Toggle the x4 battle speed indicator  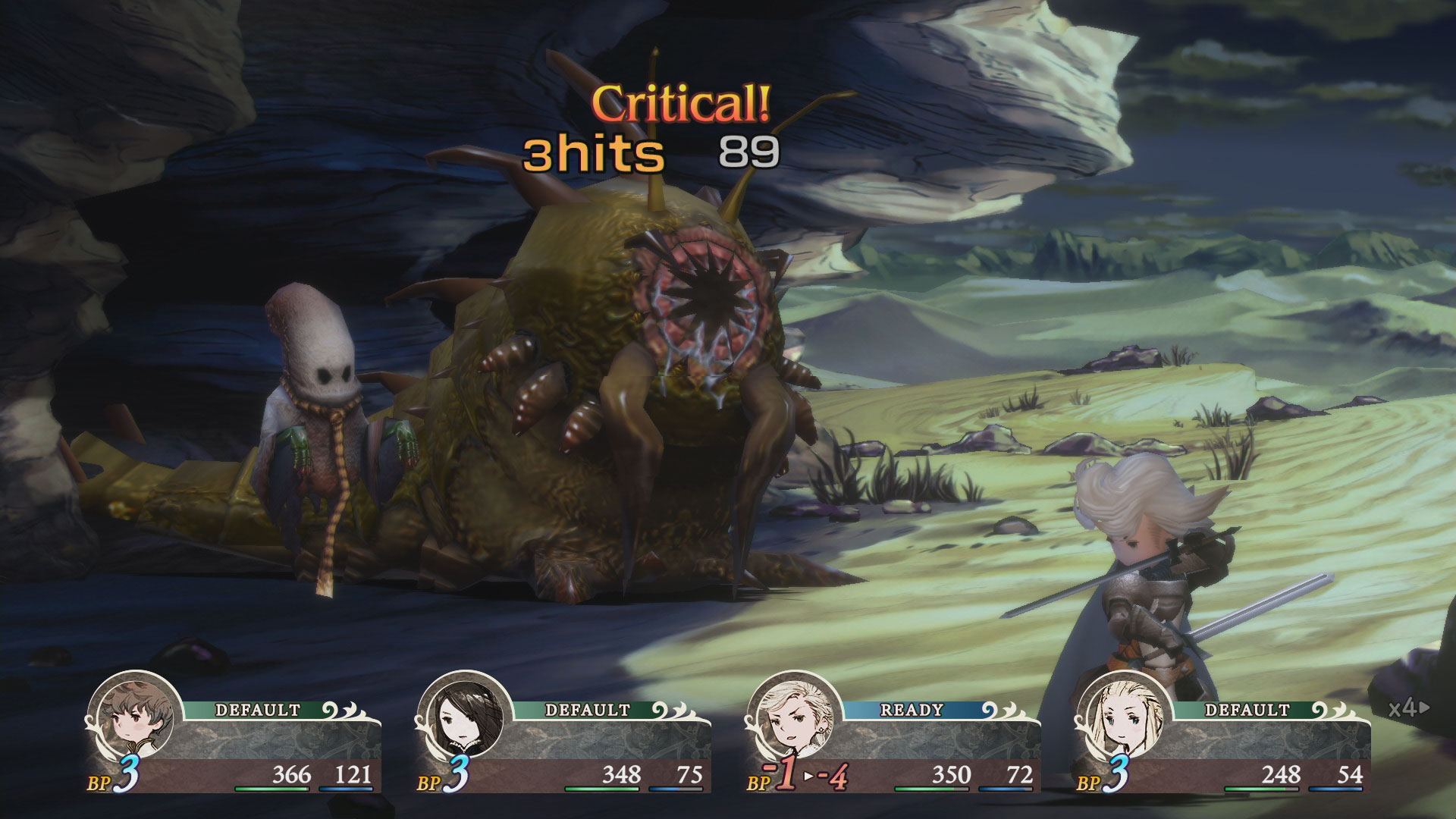point(1408,708)
